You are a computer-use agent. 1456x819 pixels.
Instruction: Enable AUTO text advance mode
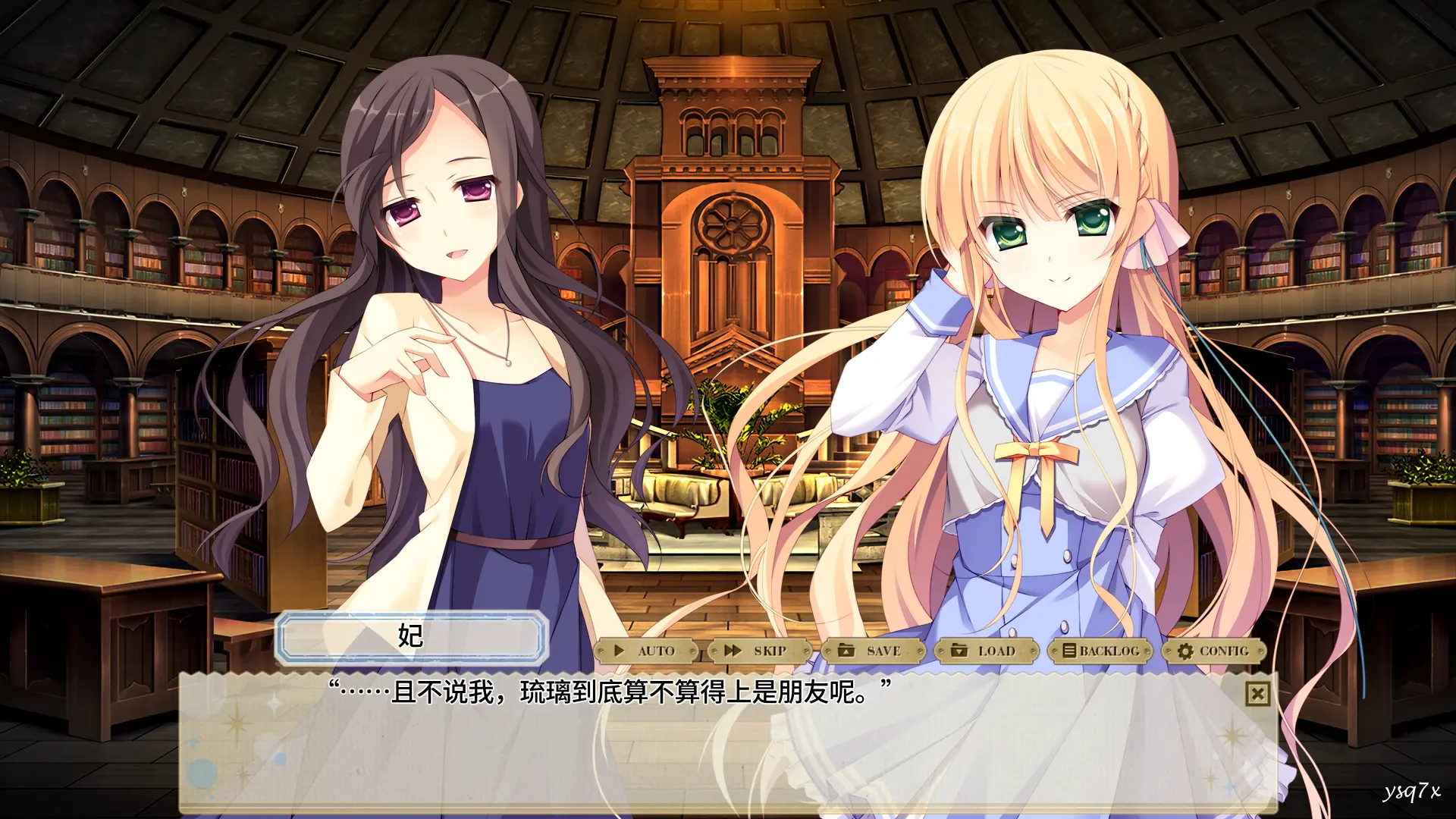pos(646,651)
